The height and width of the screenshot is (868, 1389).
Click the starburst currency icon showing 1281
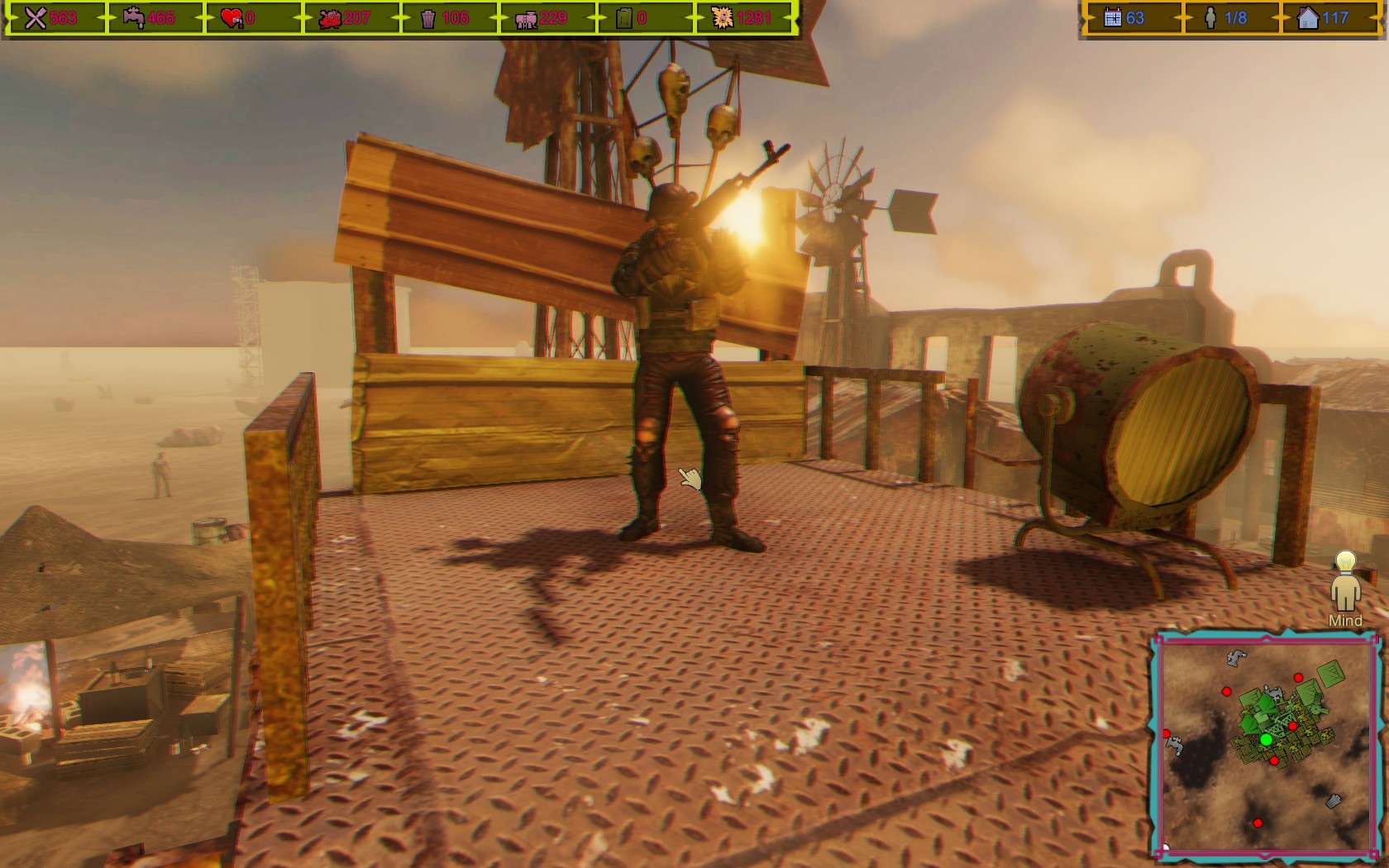point(723,17)
